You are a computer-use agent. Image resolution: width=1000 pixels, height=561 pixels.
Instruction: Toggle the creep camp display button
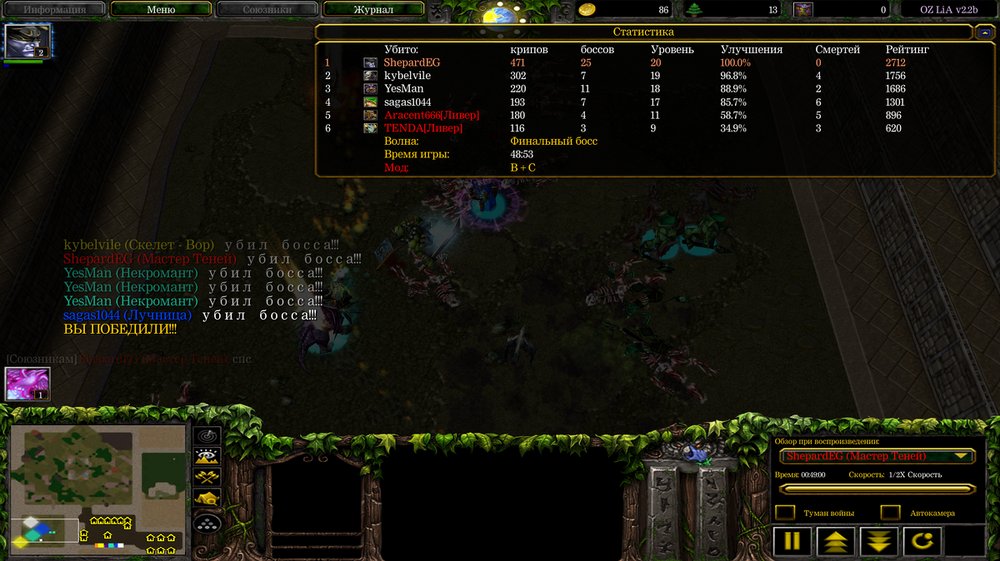[x=207, y=498]
